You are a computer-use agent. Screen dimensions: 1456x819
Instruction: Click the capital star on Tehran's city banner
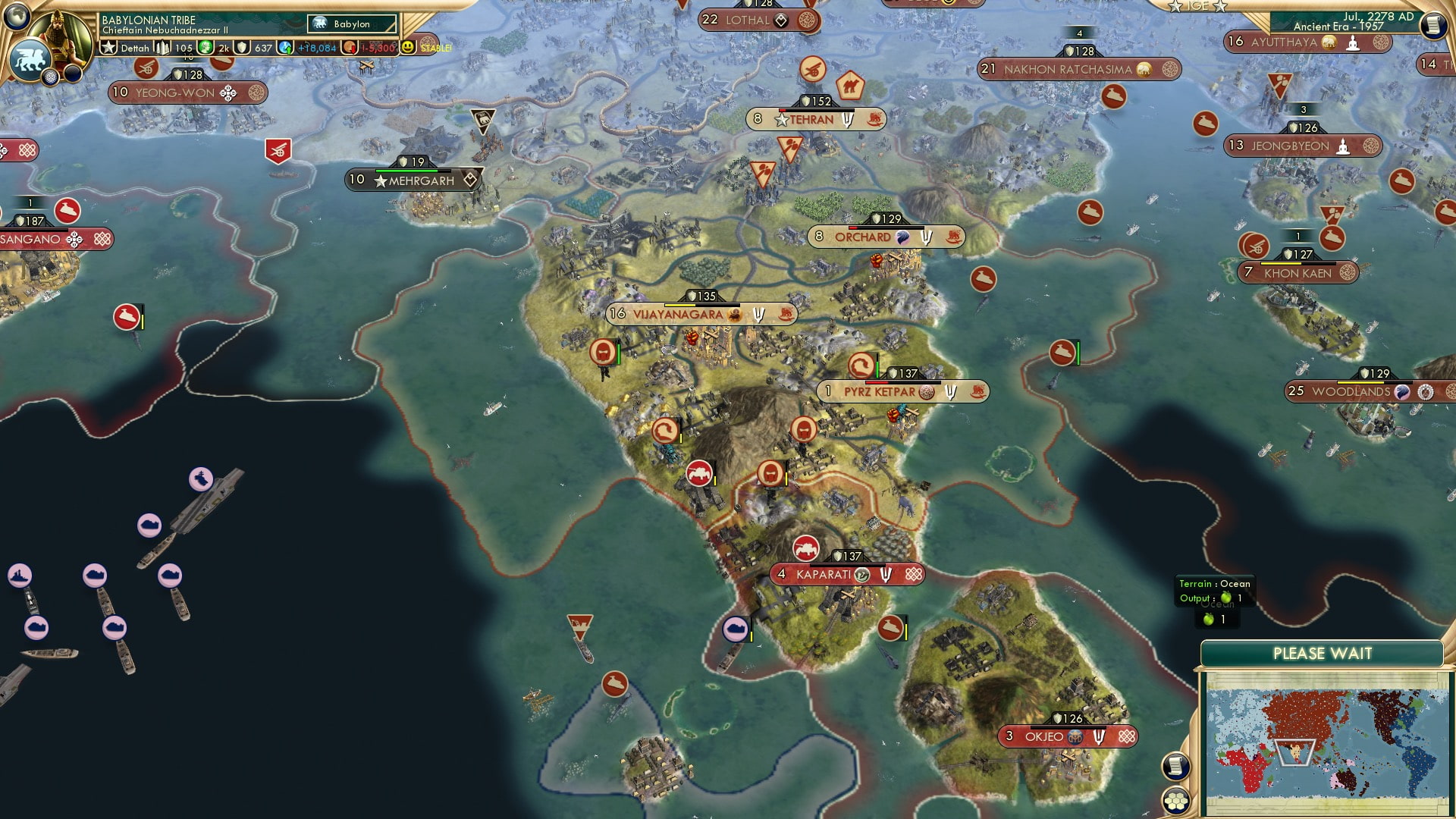(x=781, y=121)
